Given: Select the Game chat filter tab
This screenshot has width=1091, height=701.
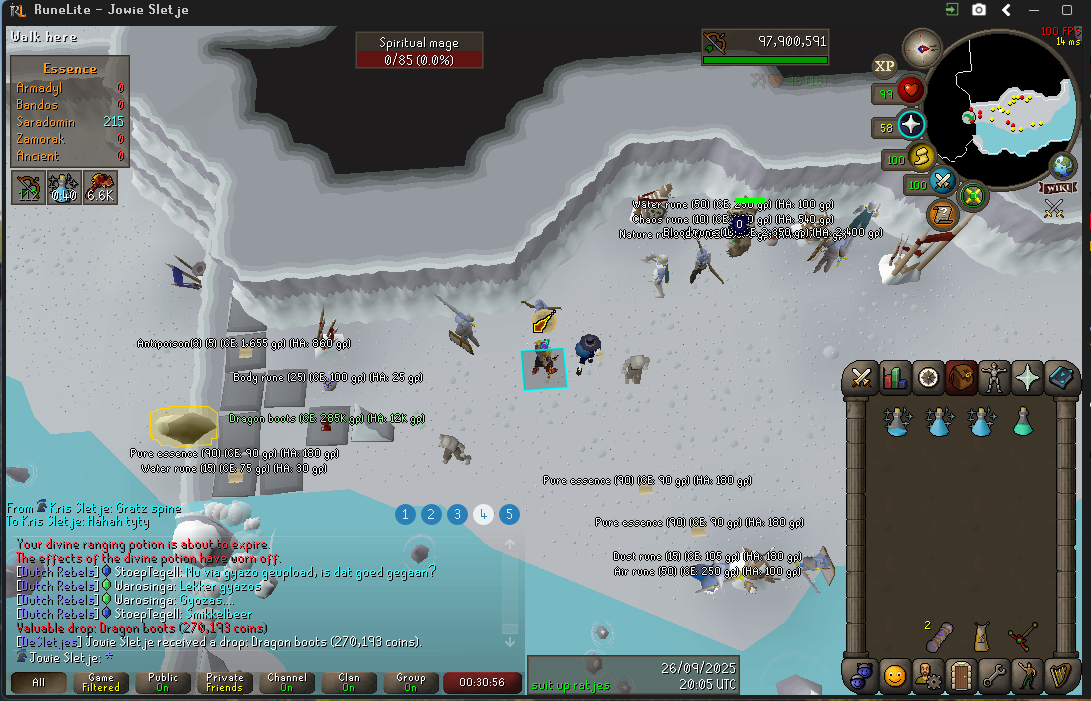Looking at the screenshot, I should (x=101, y=683).
